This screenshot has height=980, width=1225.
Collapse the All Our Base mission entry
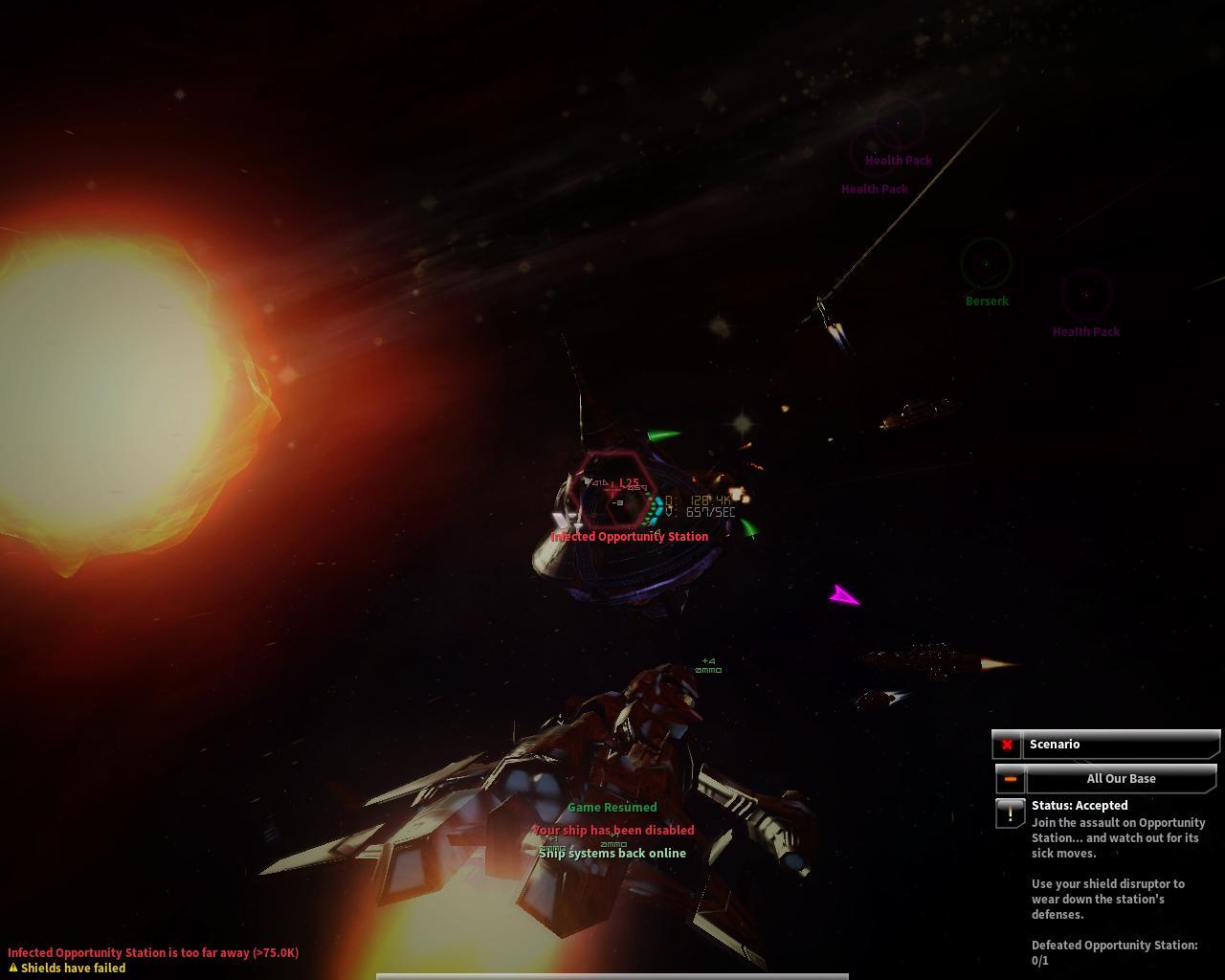point(1011,779)
